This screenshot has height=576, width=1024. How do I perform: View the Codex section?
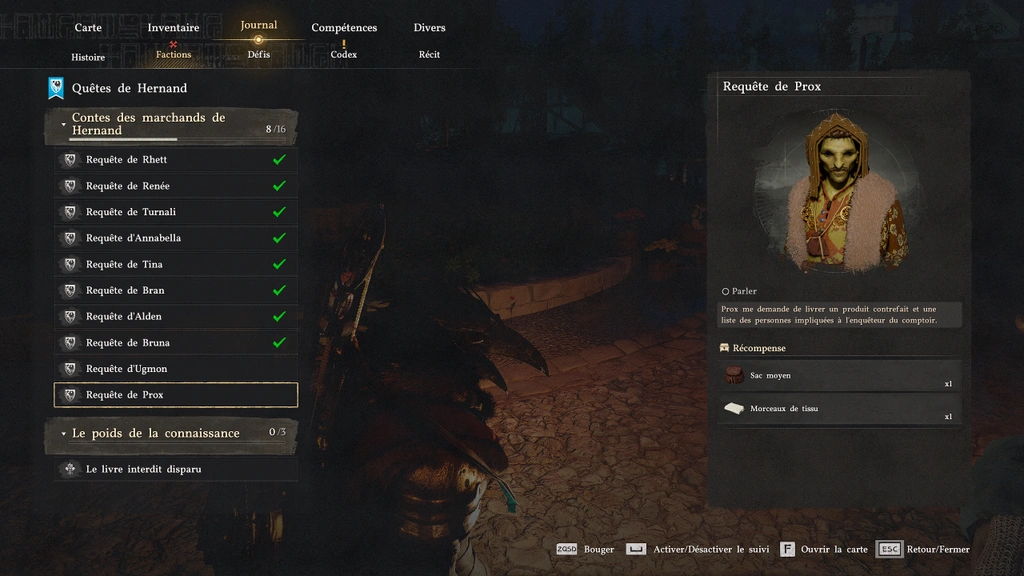344,54
